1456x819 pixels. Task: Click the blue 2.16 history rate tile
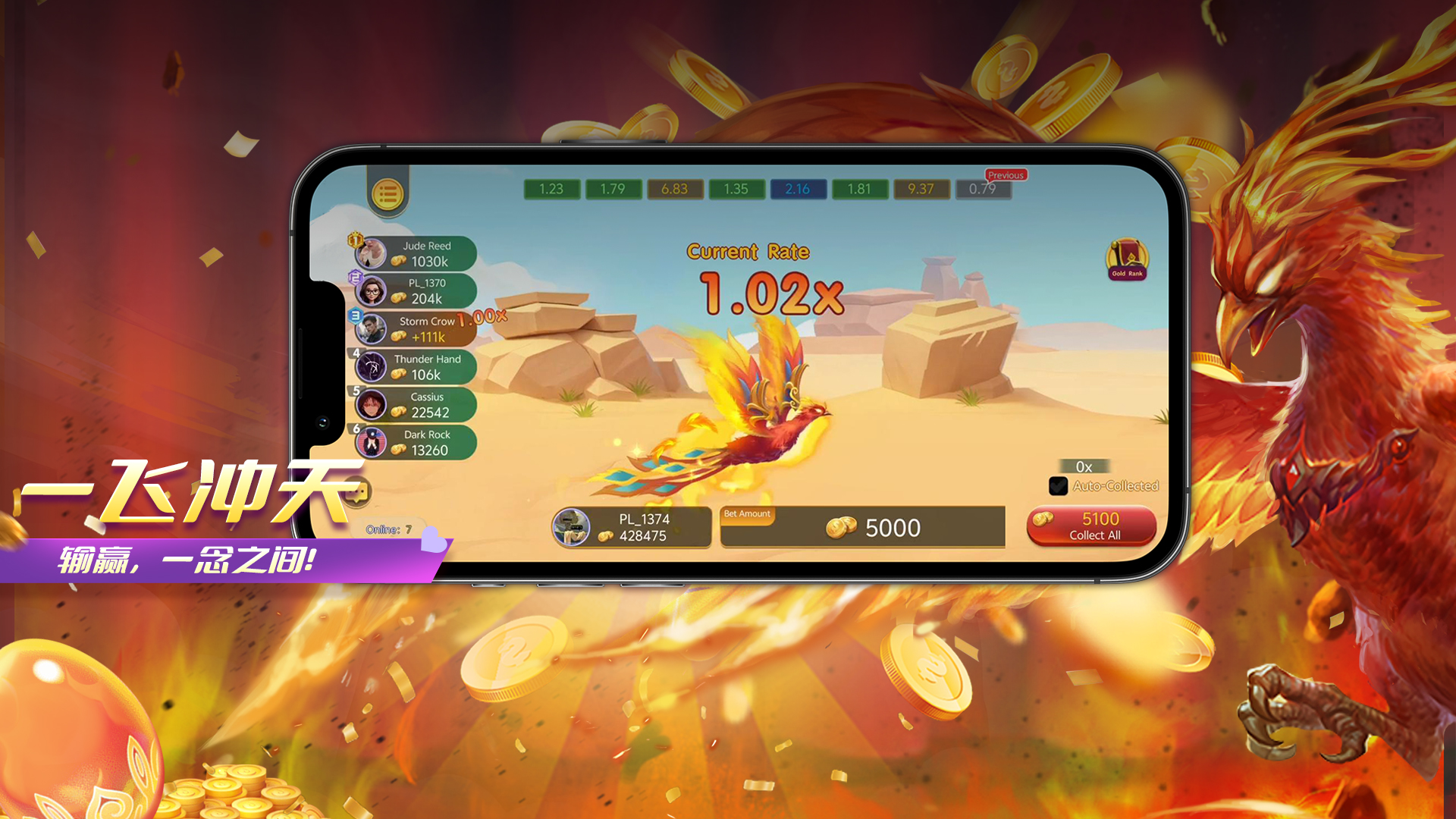click(x=798, y=189)
